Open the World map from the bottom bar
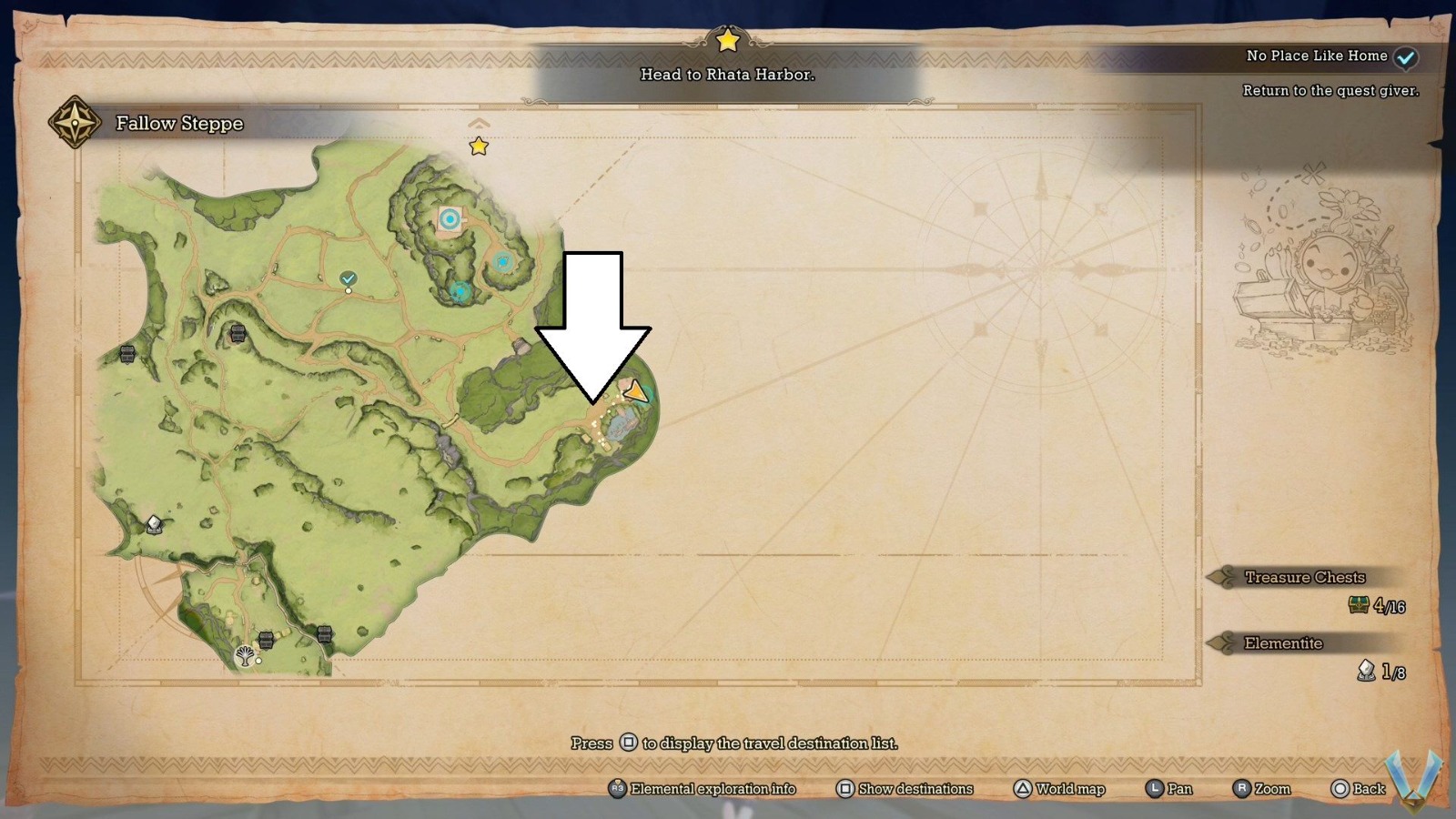Viewport: 1456px width, 819px height. [1024, 789]
